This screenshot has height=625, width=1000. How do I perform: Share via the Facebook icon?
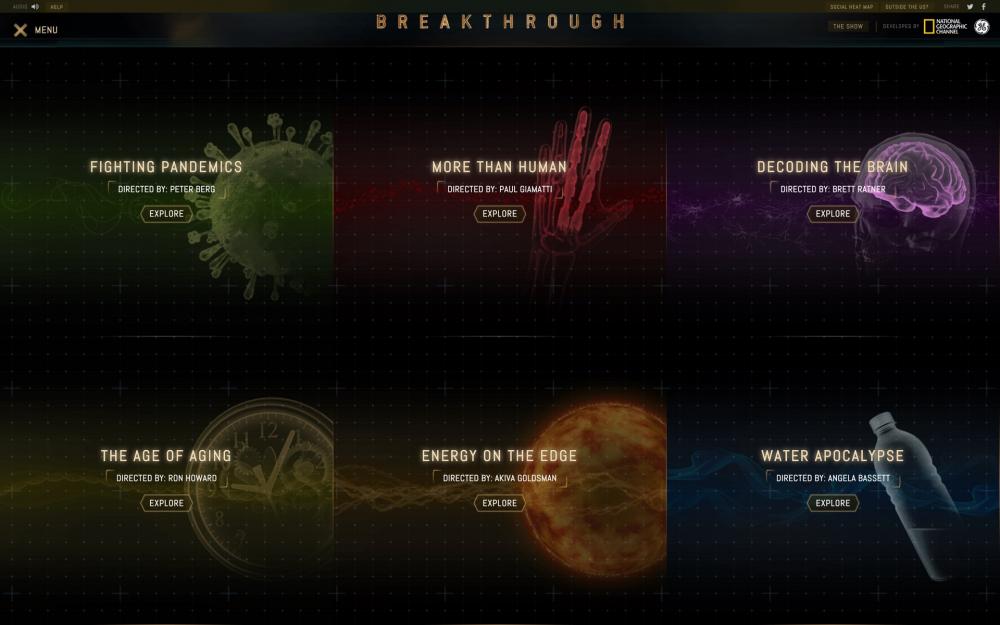[x=984, y=6]
